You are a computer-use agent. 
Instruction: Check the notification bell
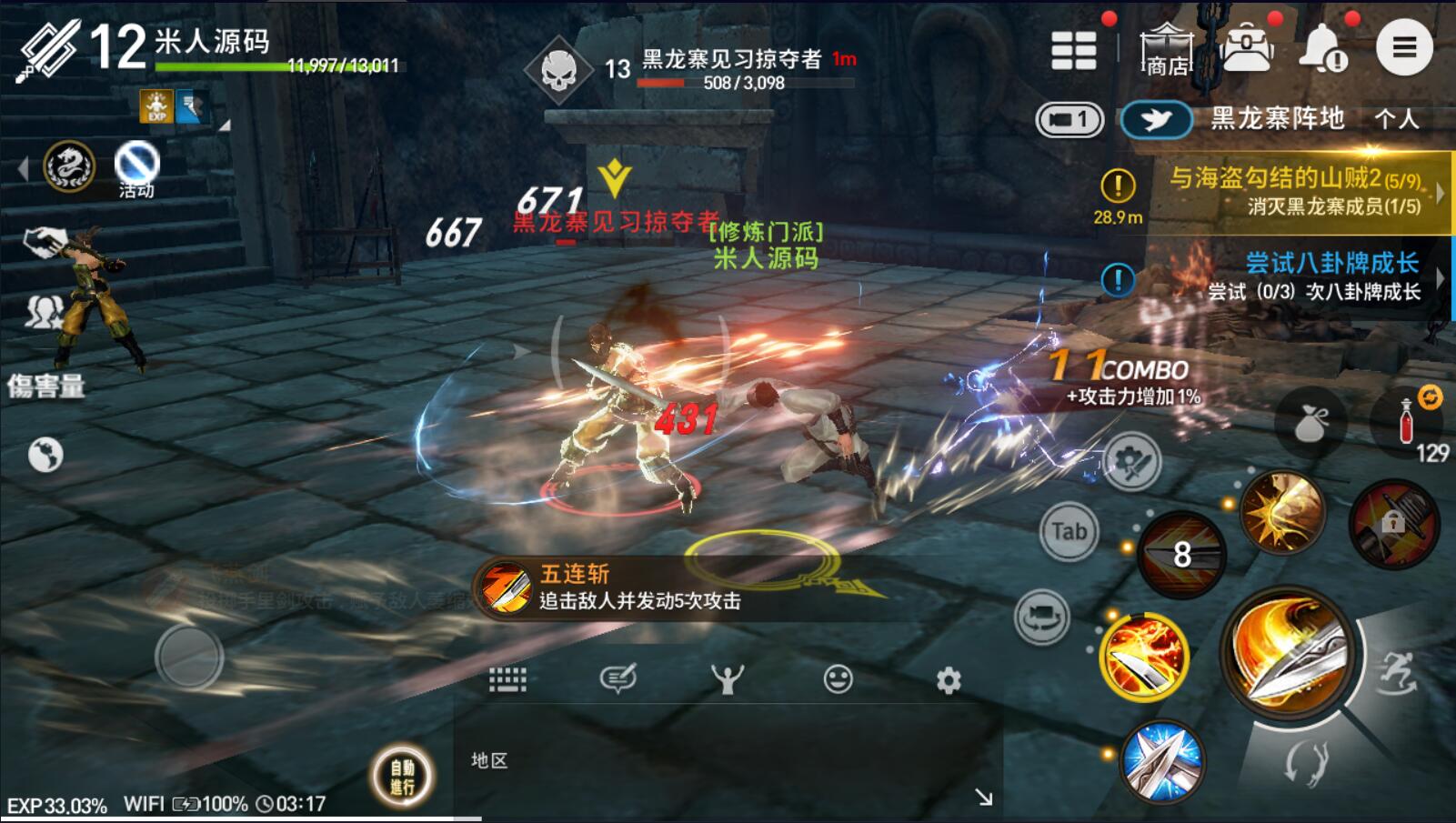tap(1323, 49)
